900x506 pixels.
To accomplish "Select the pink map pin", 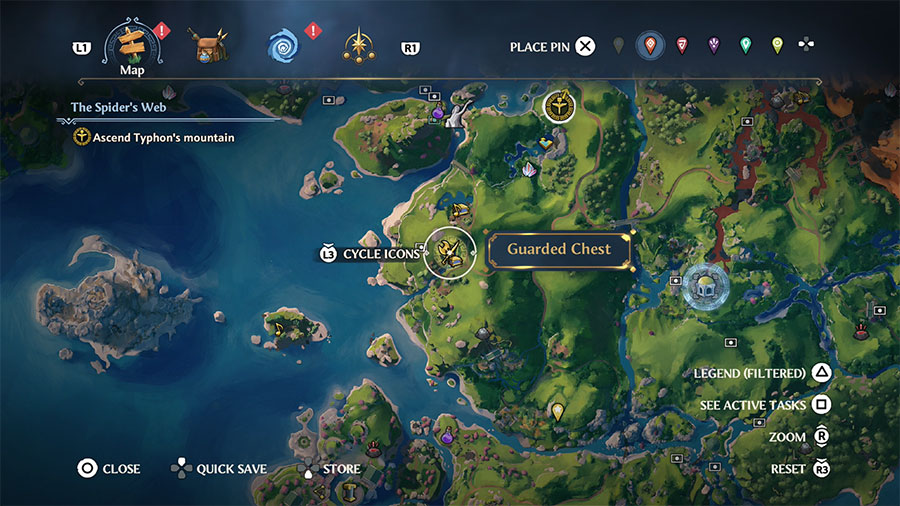I will (682, 45).
